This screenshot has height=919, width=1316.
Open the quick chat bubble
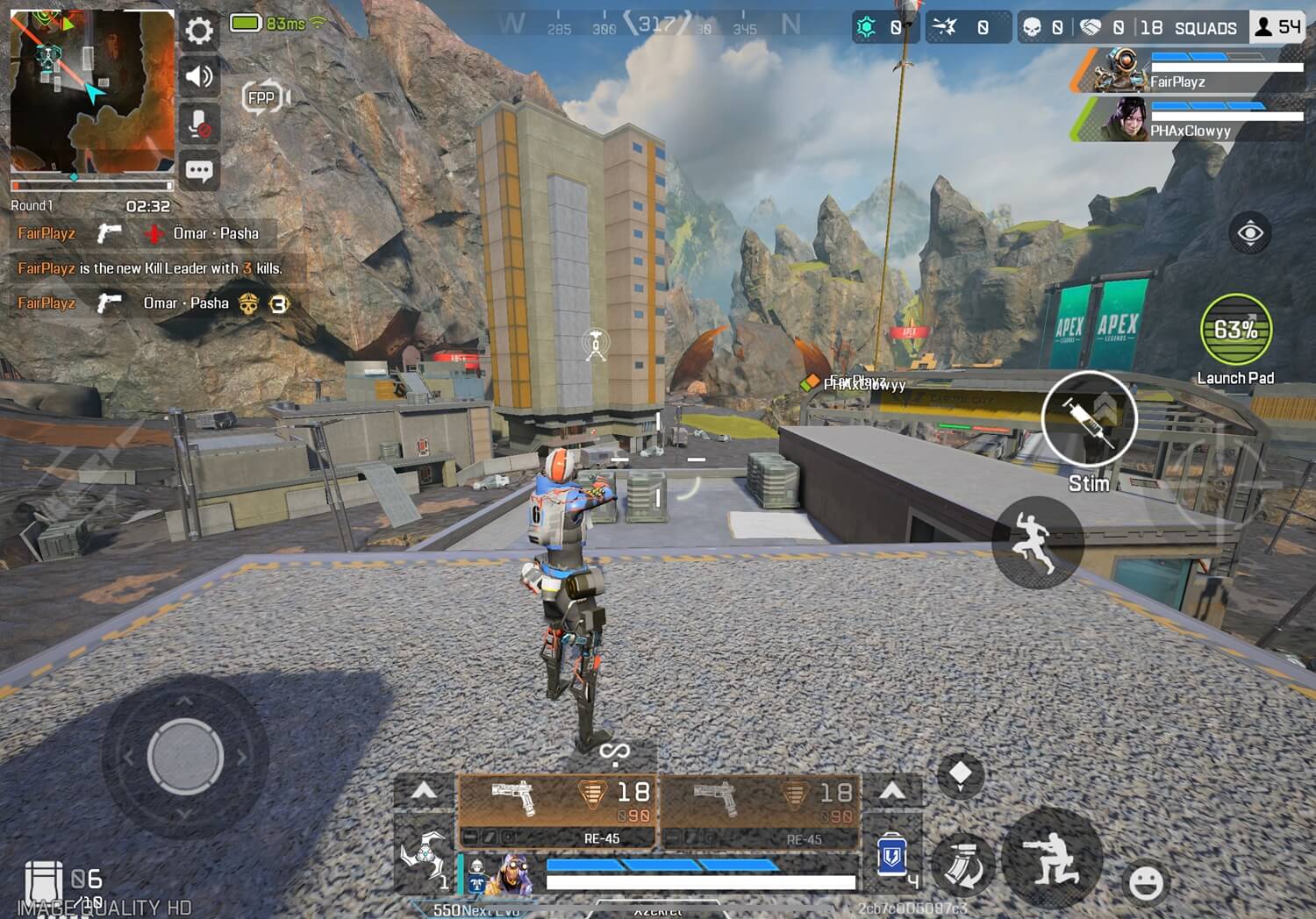coord(199,171)
